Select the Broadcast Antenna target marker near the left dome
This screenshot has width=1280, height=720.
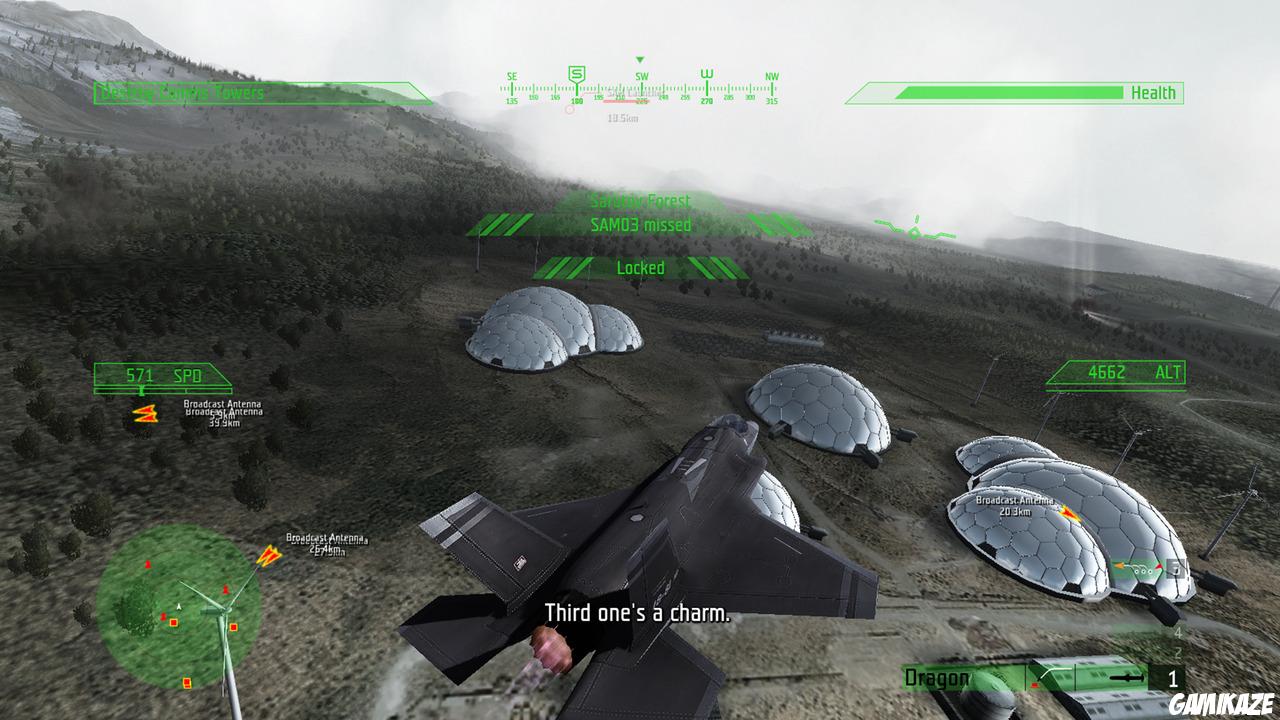(x=1066, y=513)
